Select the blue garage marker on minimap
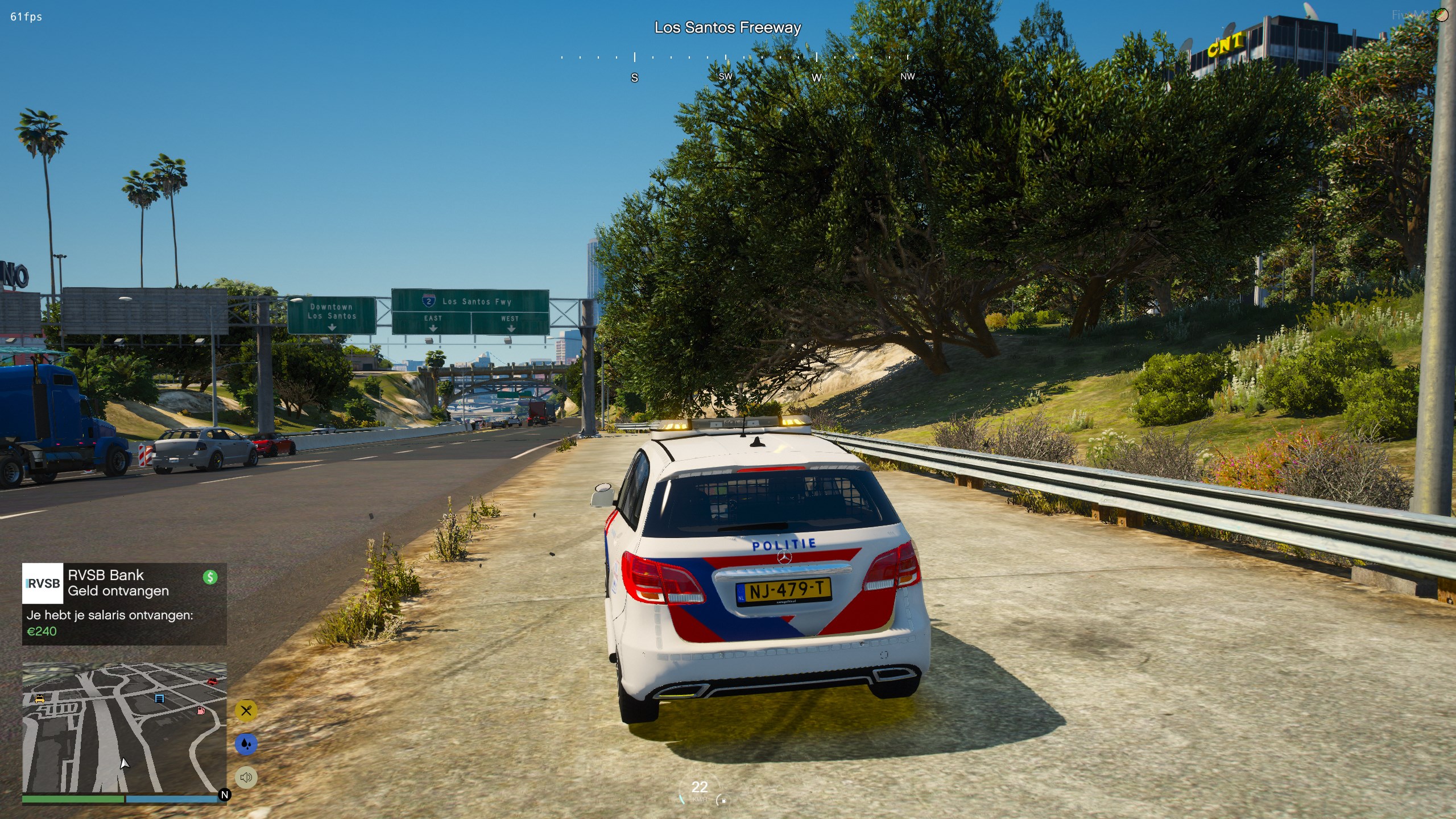This screenshot has height=819, width=1456. (160, 698)
